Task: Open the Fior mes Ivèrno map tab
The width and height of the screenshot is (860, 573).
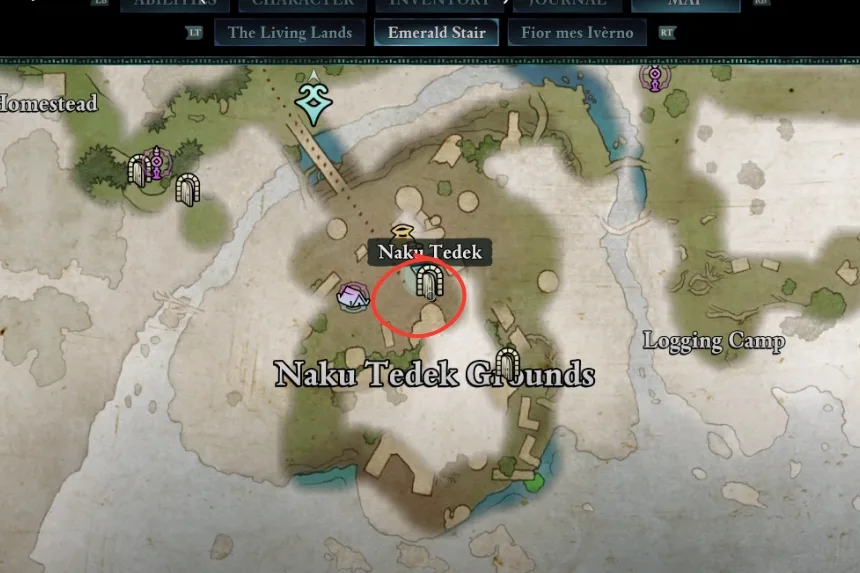Action: [577, 33]
